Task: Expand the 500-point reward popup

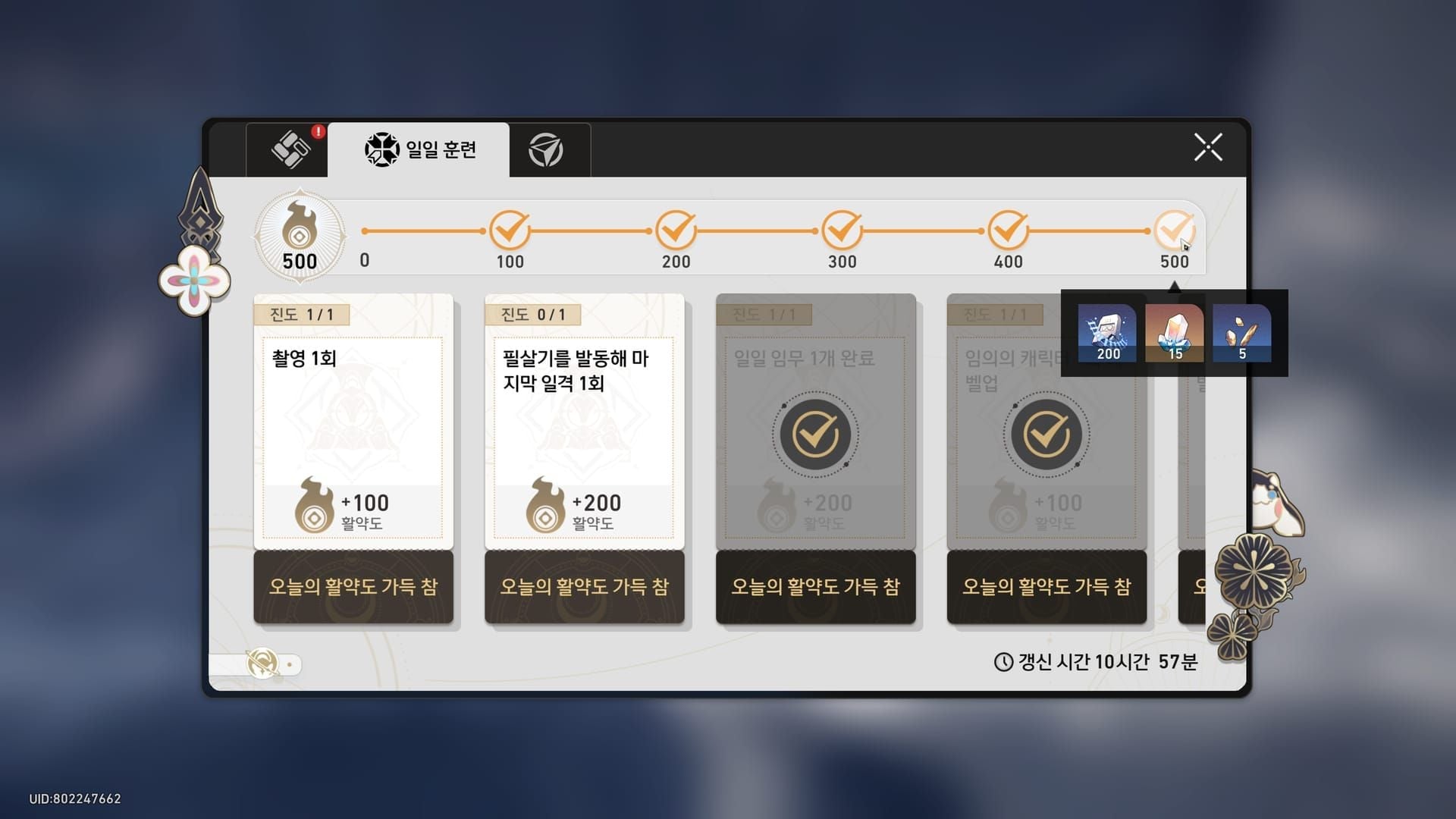Action: [x=1174, y=229]
